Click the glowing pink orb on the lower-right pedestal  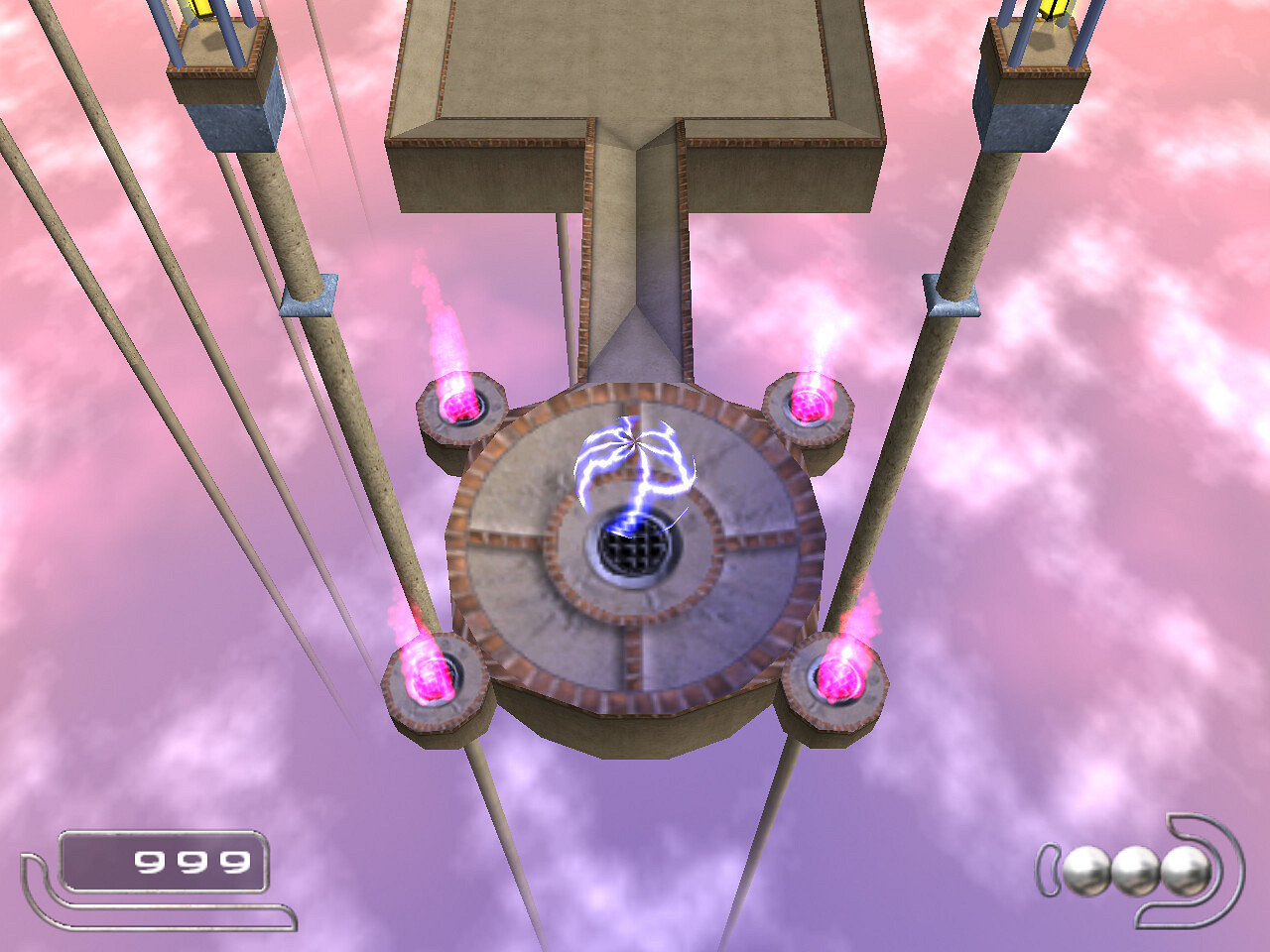(842, 676)
